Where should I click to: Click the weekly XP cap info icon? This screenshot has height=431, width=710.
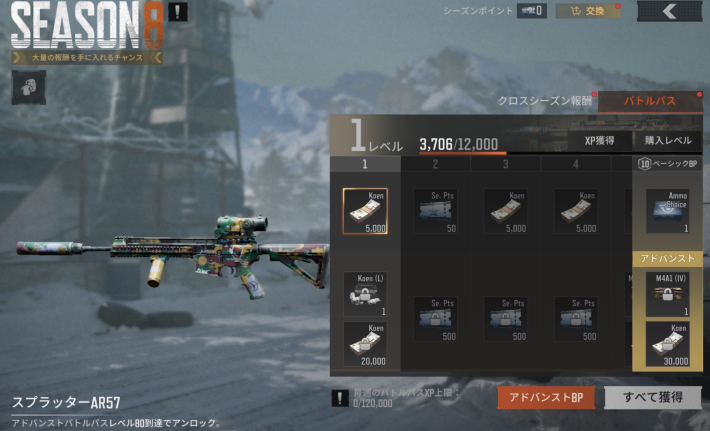[x=342, y=398]
